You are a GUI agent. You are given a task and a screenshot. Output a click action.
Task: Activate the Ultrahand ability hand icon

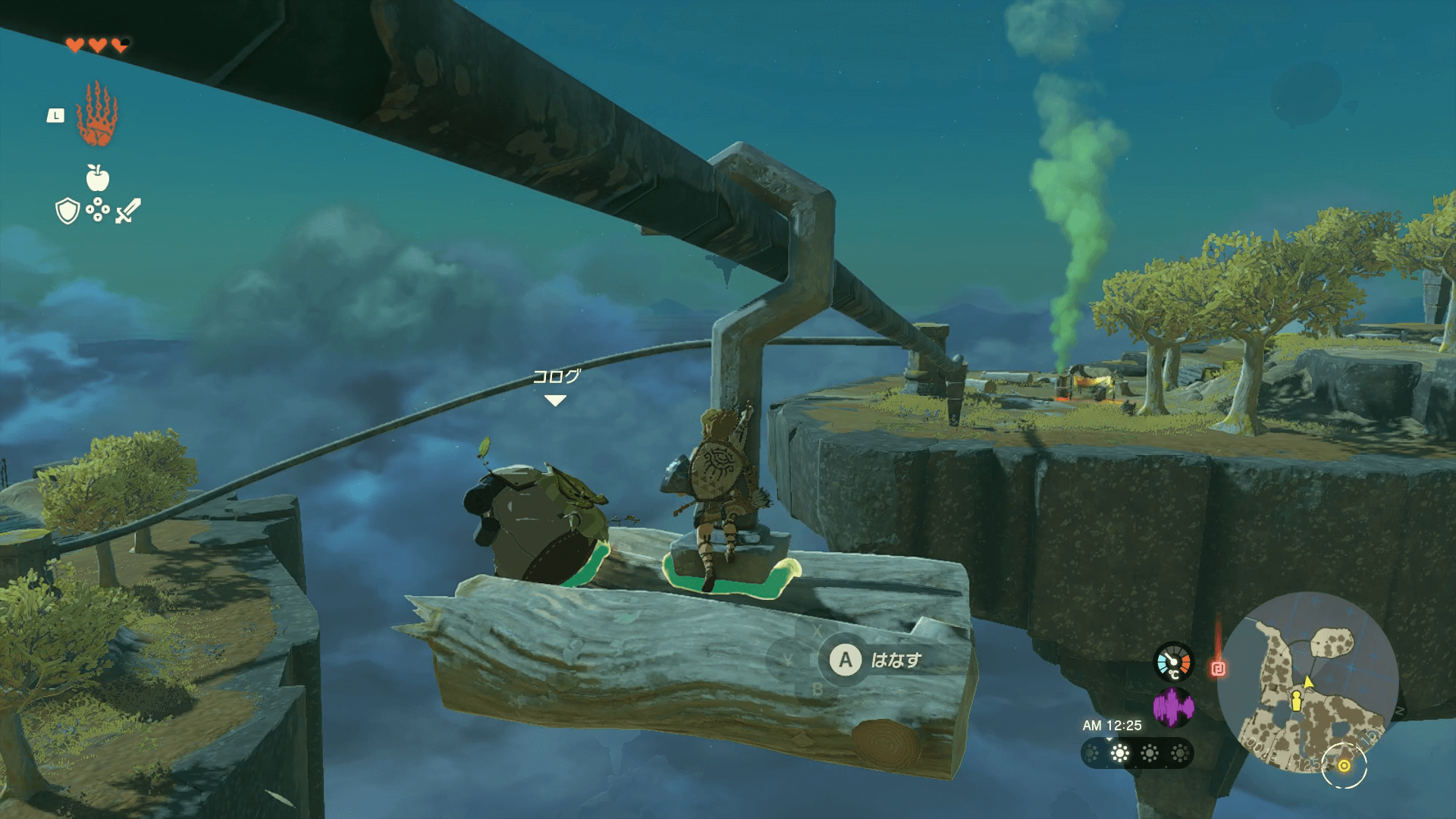point(96,115)
